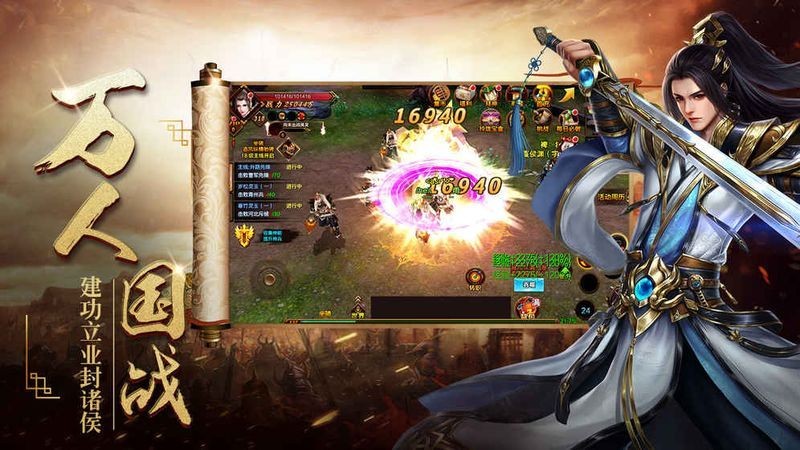
Task: Tap the round 24 counter button
Action: click(584, 311)
